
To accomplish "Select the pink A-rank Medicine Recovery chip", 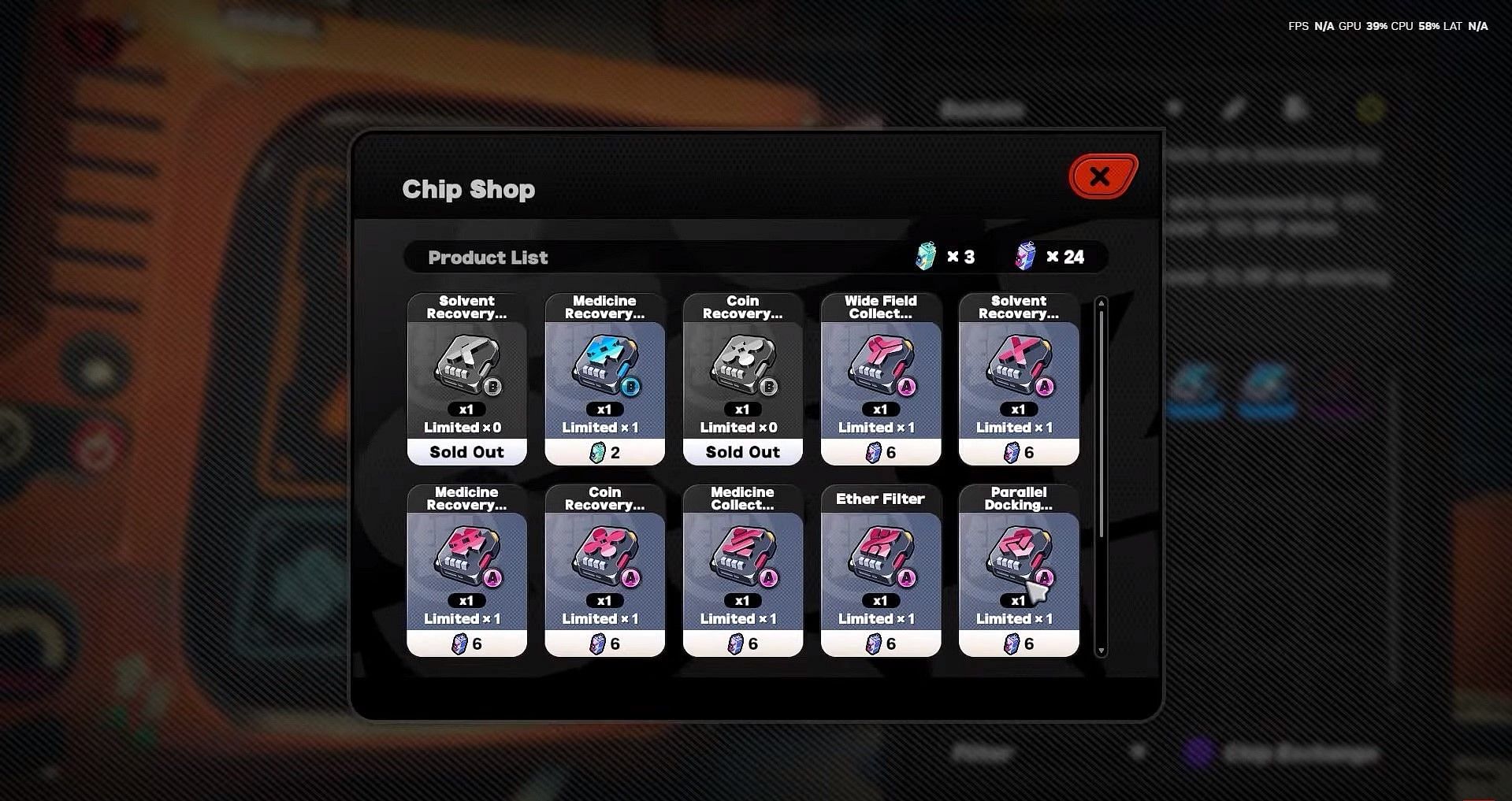I will (x=466, y=570).
